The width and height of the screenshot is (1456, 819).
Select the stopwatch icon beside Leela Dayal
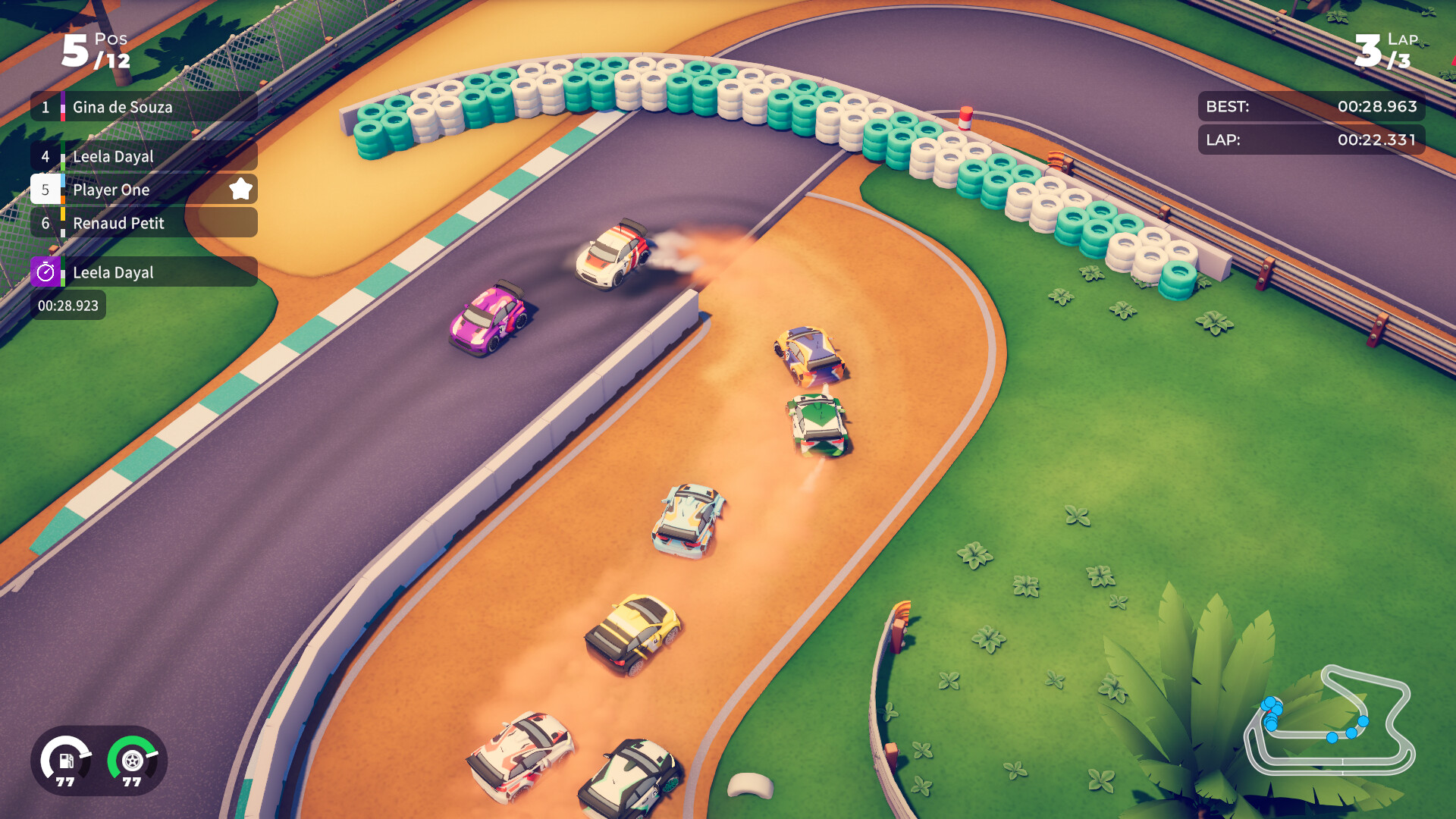[x=45, y=272]
